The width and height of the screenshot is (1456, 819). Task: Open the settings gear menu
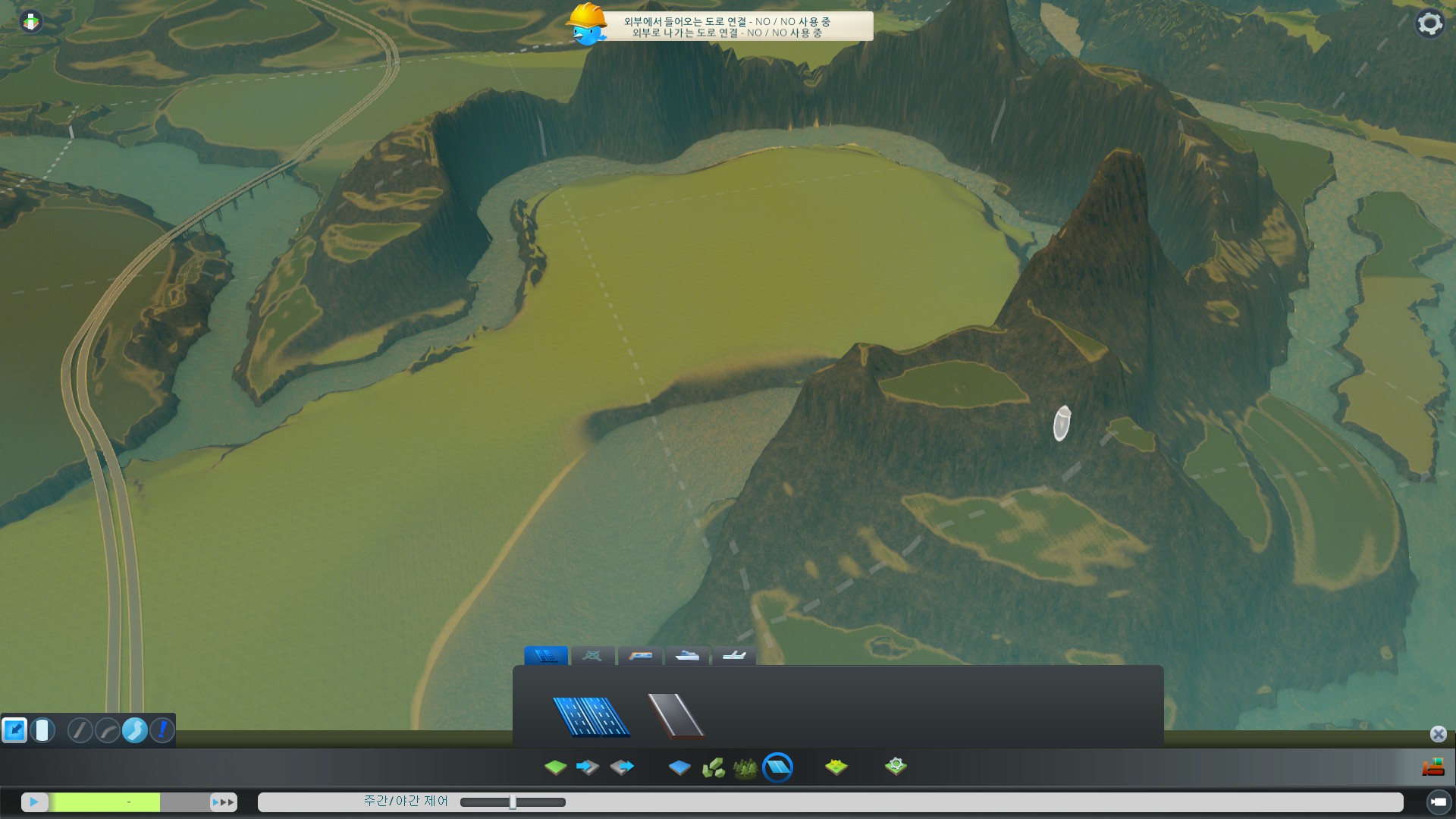coord(1429,24)
